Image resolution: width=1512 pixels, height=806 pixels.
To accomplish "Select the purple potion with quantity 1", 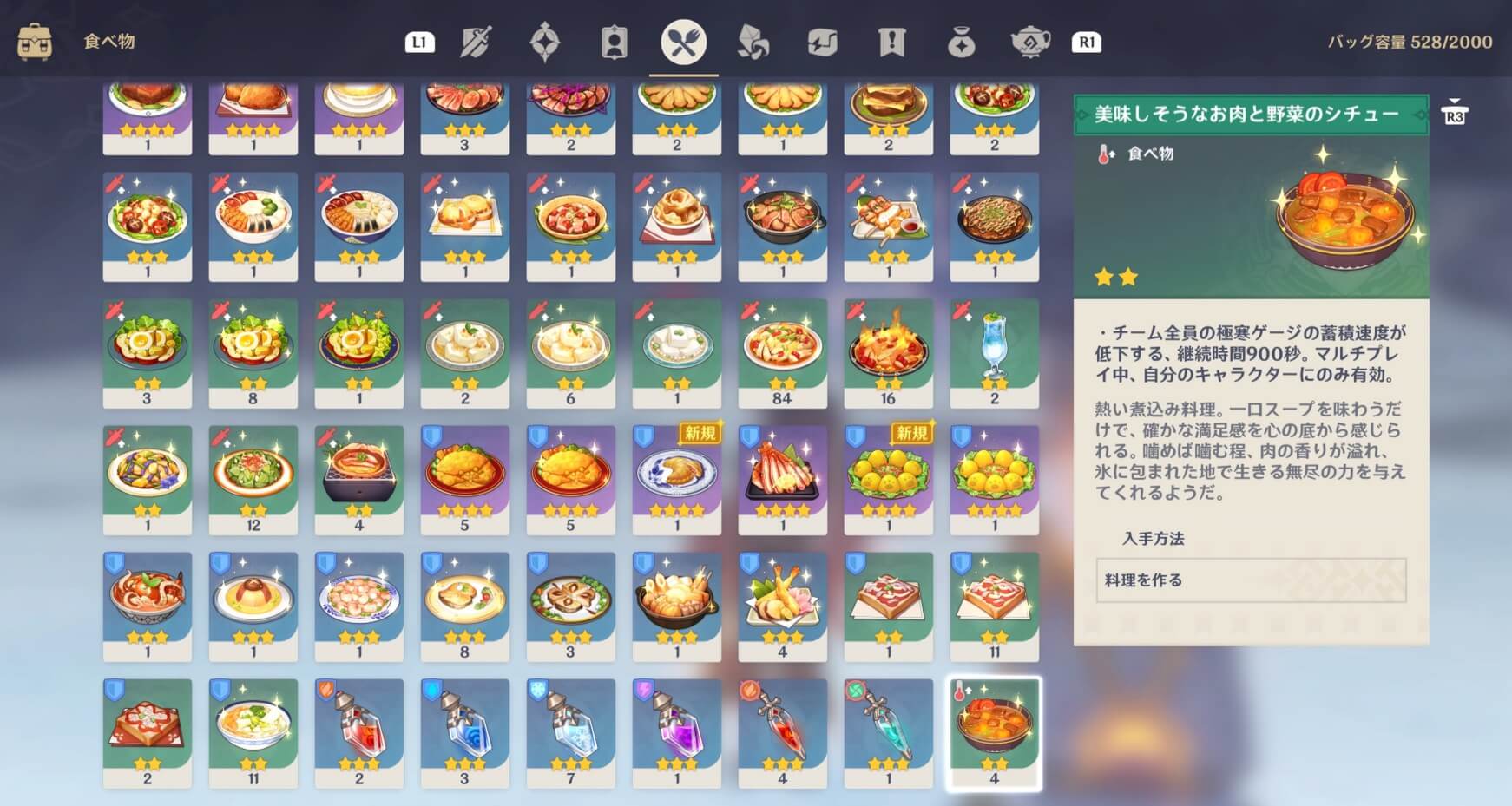I will pyautogui.click(x=676, y=731).
